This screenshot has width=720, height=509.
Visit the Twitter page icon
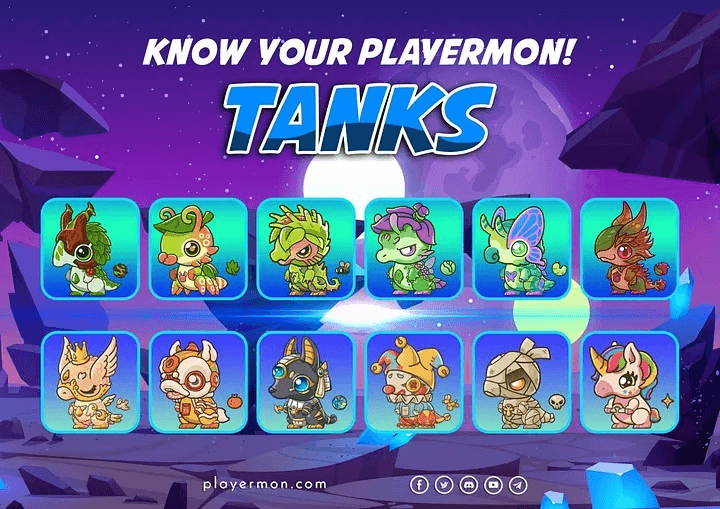443,485
